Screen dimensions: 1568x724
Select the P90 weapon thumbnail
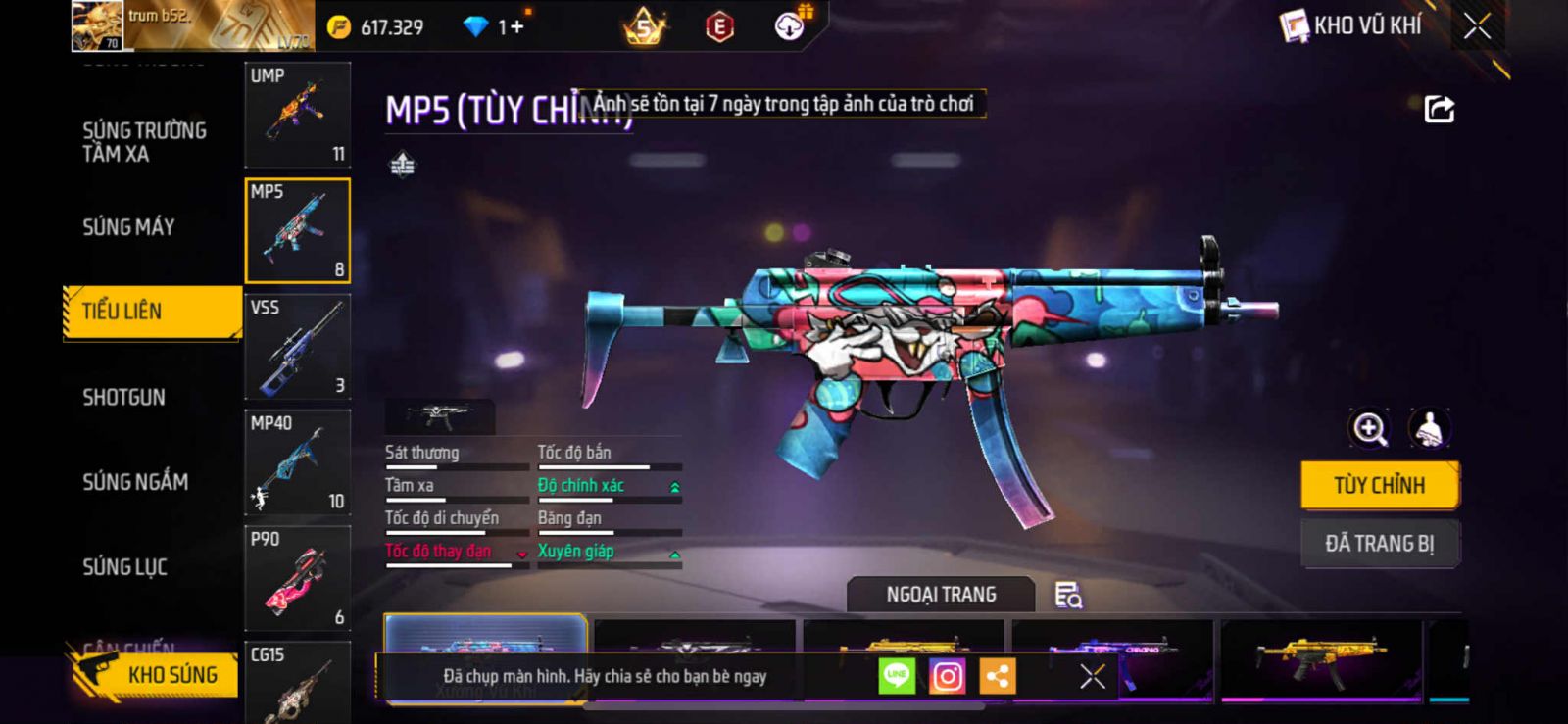297,578
